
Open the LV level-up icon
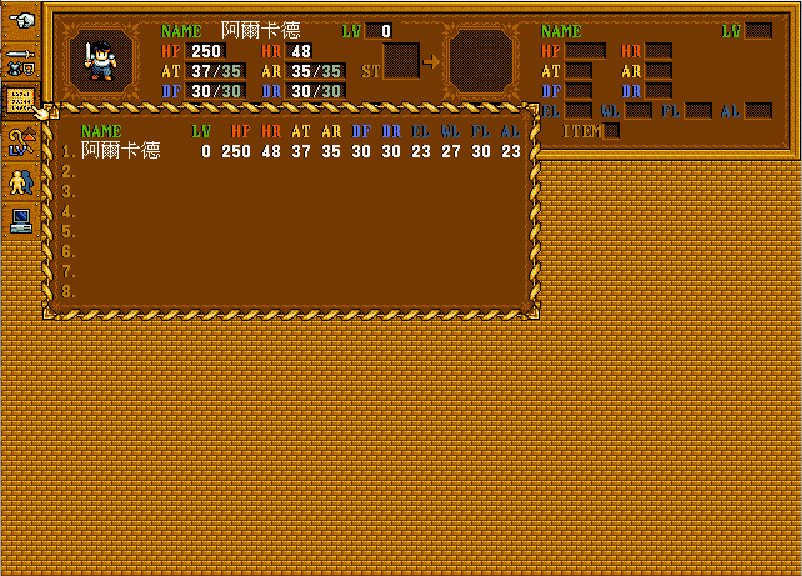pyautogui.click(x=20, y=141)
